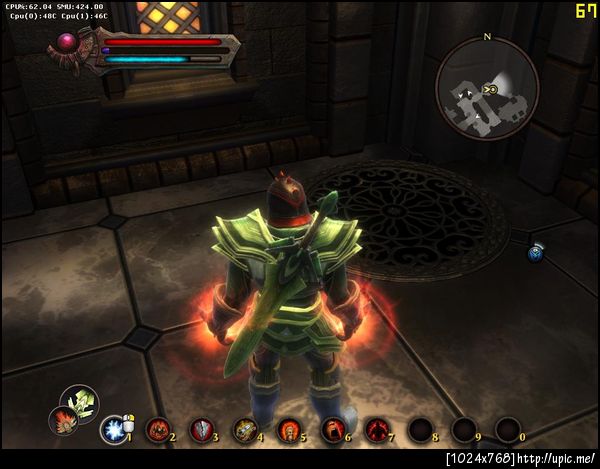Image resolution: width=600 pixels, height=469 pixels.
Task: Click the upic.me link in the watermark
Action: (x=555, y=458)
